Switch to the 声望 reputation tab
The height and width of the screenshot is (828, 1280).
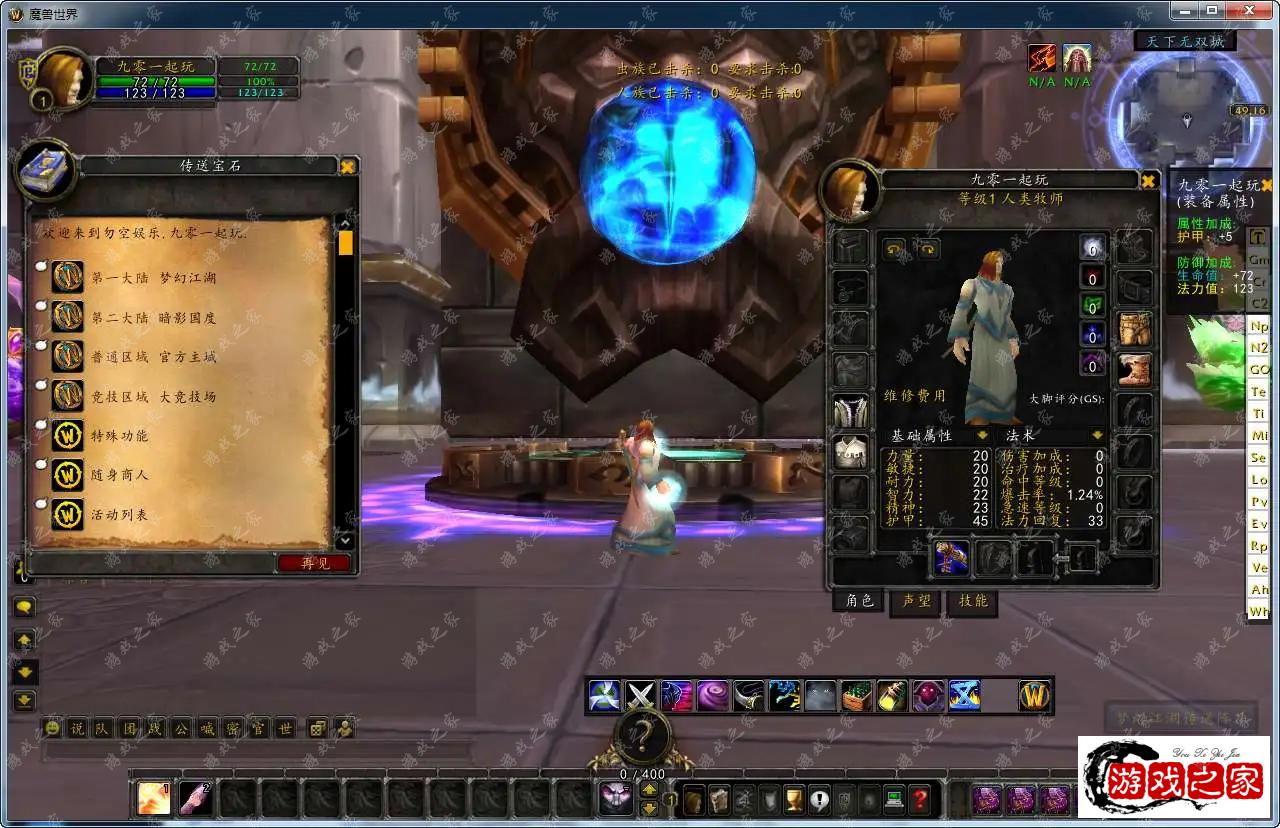(x=915, y=601)
